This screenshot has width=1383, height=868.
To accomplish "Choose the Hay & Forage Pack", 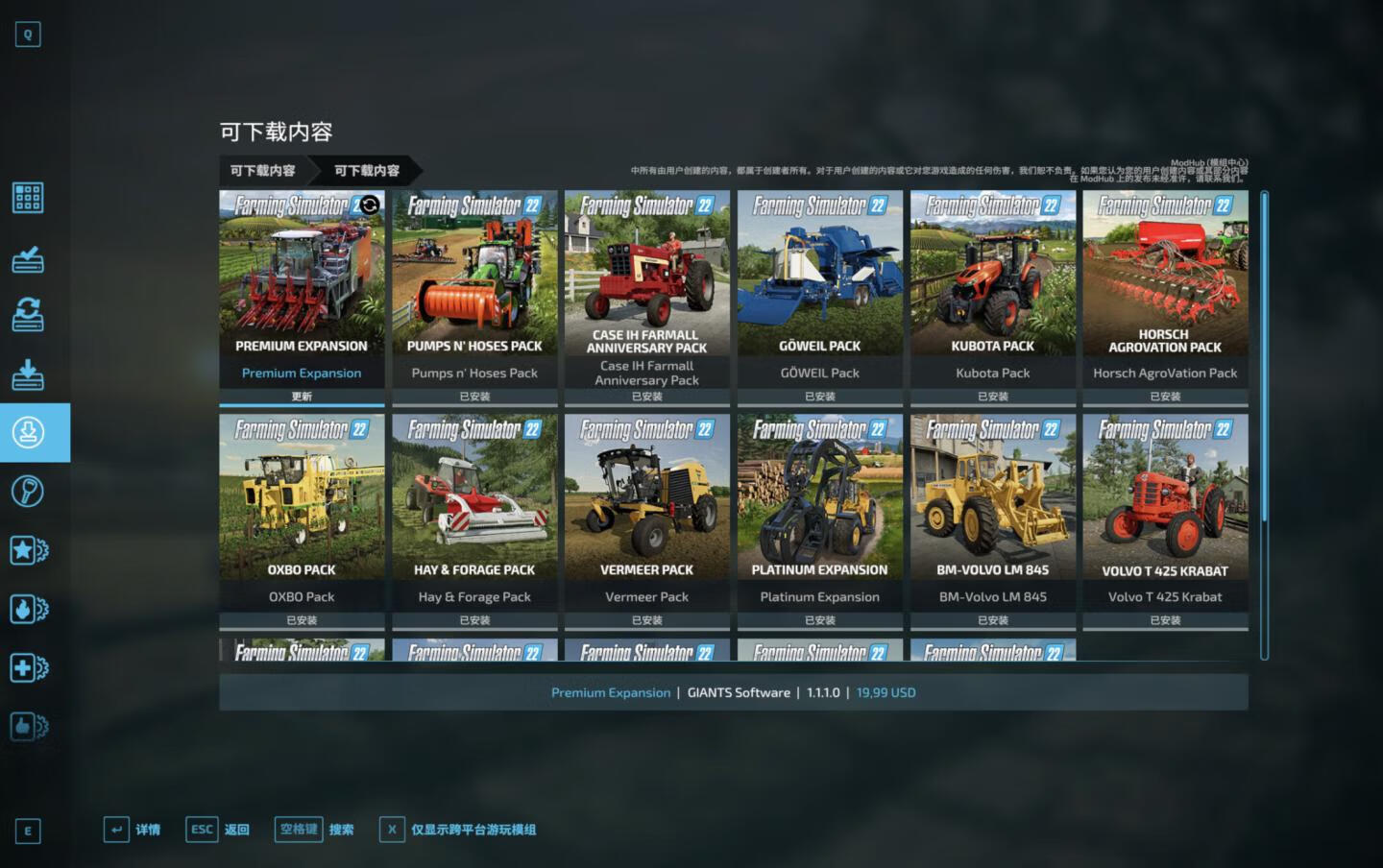I will 474,512.
